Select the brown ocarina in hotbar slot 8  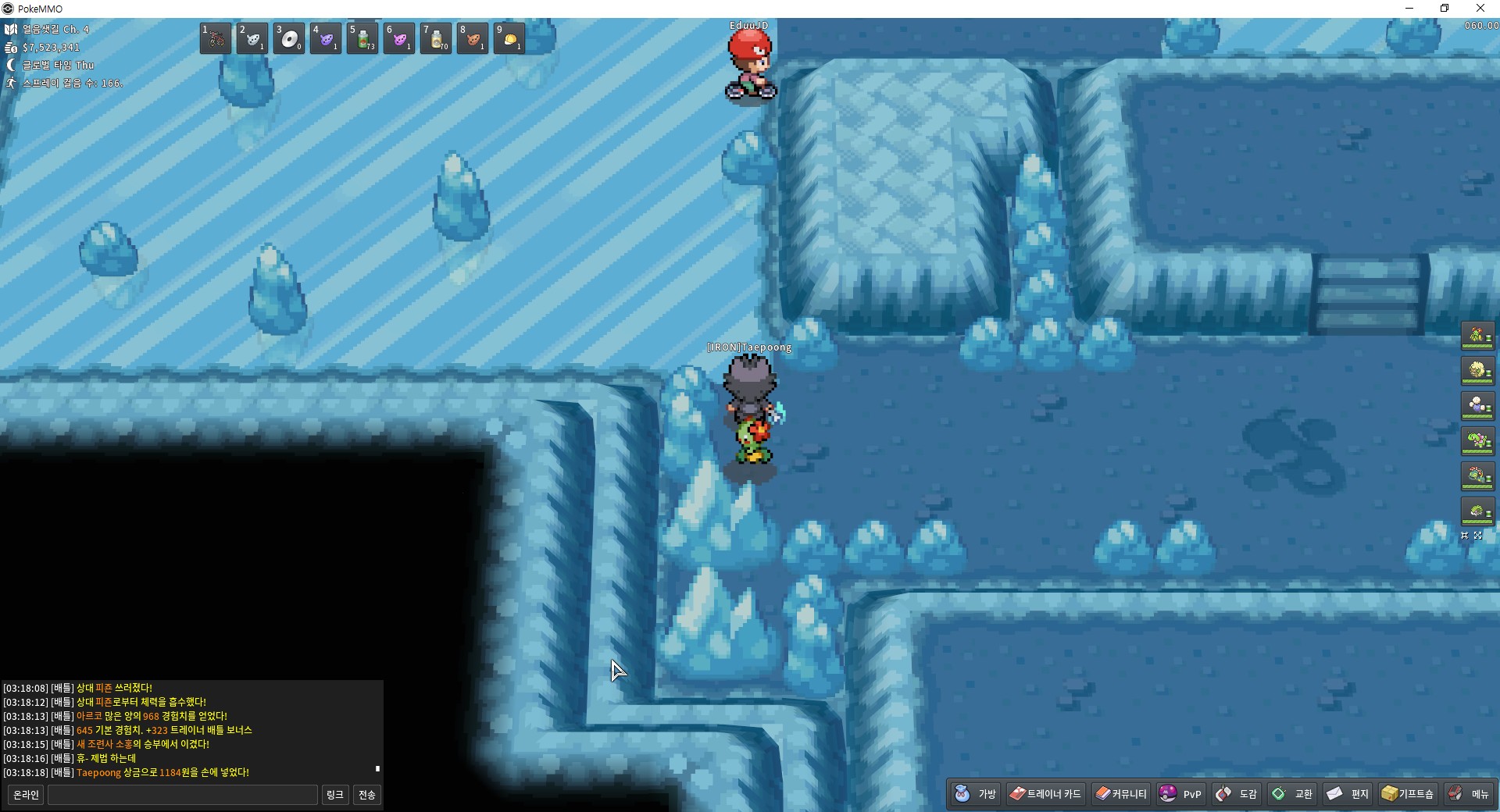[x=473, y=38]
